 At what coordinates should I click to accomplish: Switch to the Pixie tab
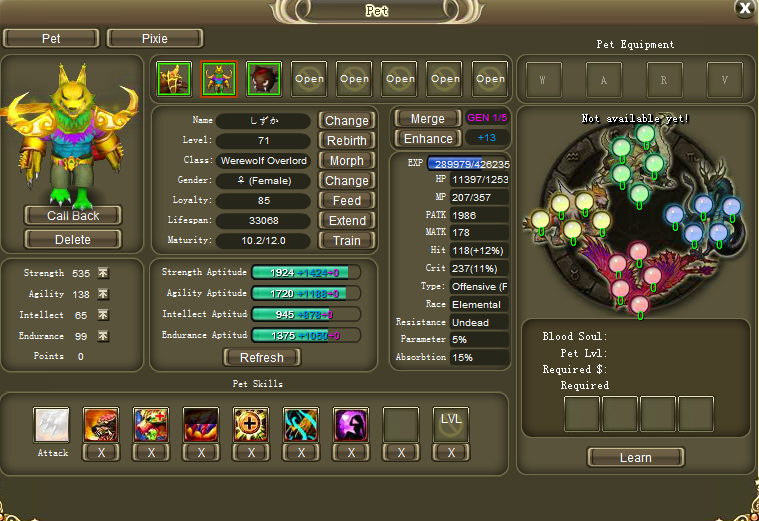pos(155,39)
